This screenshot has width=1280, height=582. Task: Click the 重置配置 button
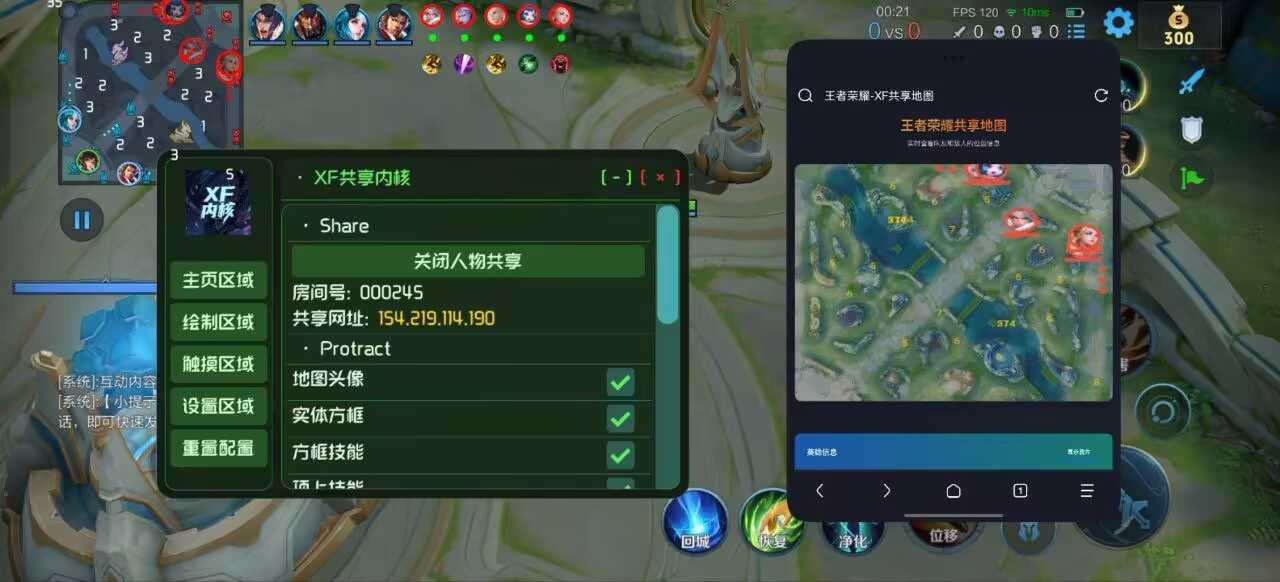tap(218, 448)
